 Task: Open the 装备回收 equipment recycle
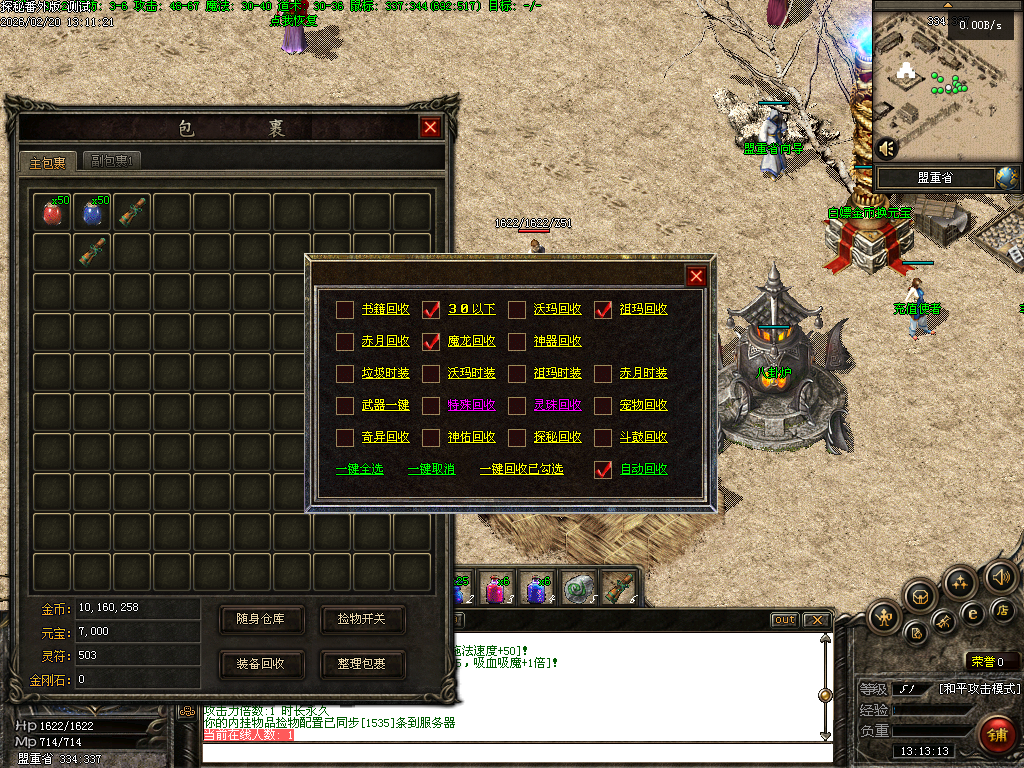point(260,663)
